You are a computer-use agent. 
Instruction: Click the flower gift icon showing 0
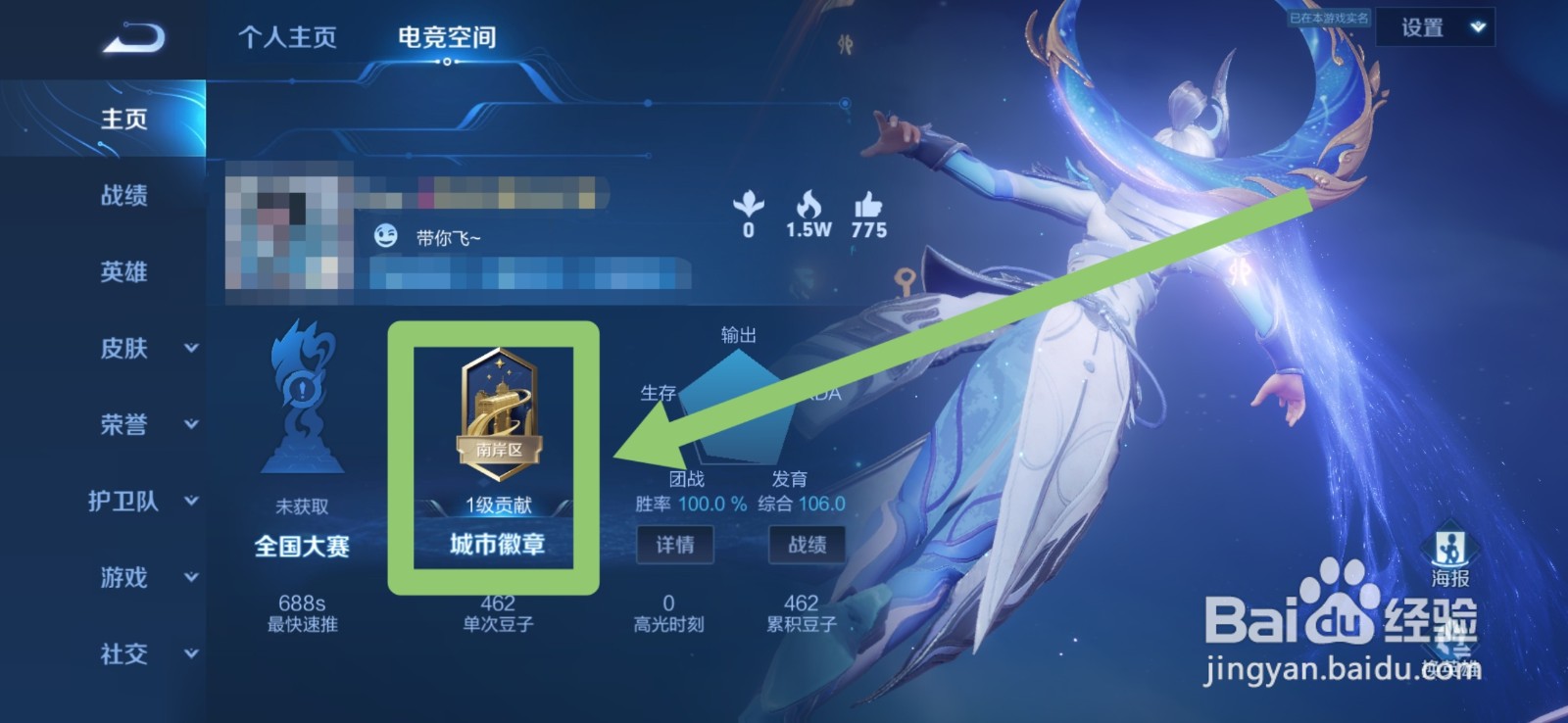[x=750, y=206]
